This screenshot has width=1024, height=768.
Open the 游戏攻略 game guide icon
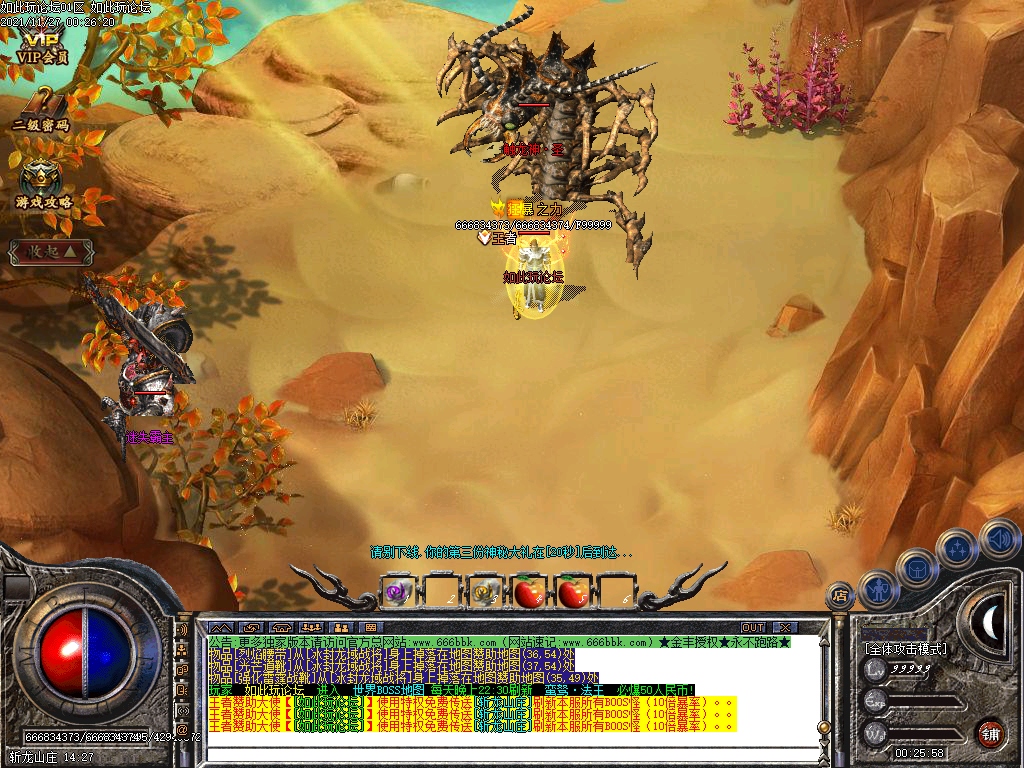[x=43, y=184]
